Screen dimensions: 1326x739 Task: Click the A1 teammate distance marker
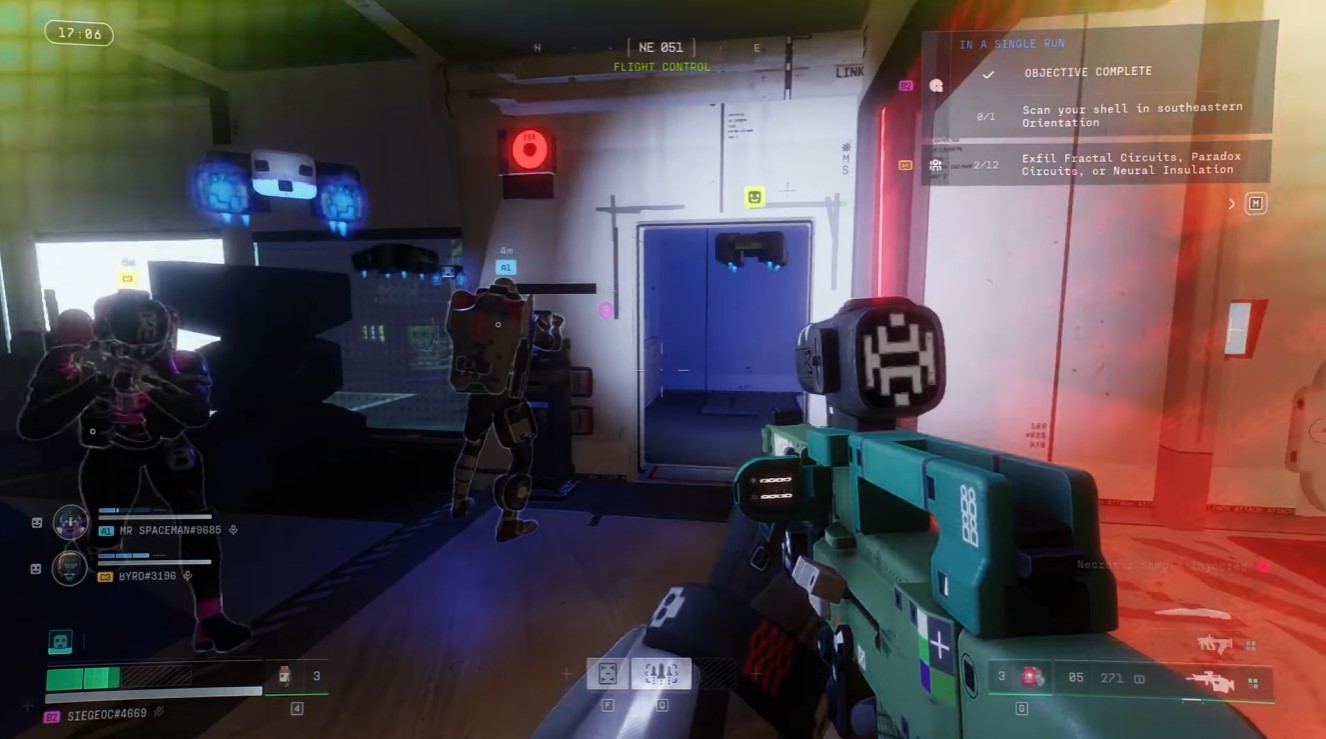(x=505, y=267)
